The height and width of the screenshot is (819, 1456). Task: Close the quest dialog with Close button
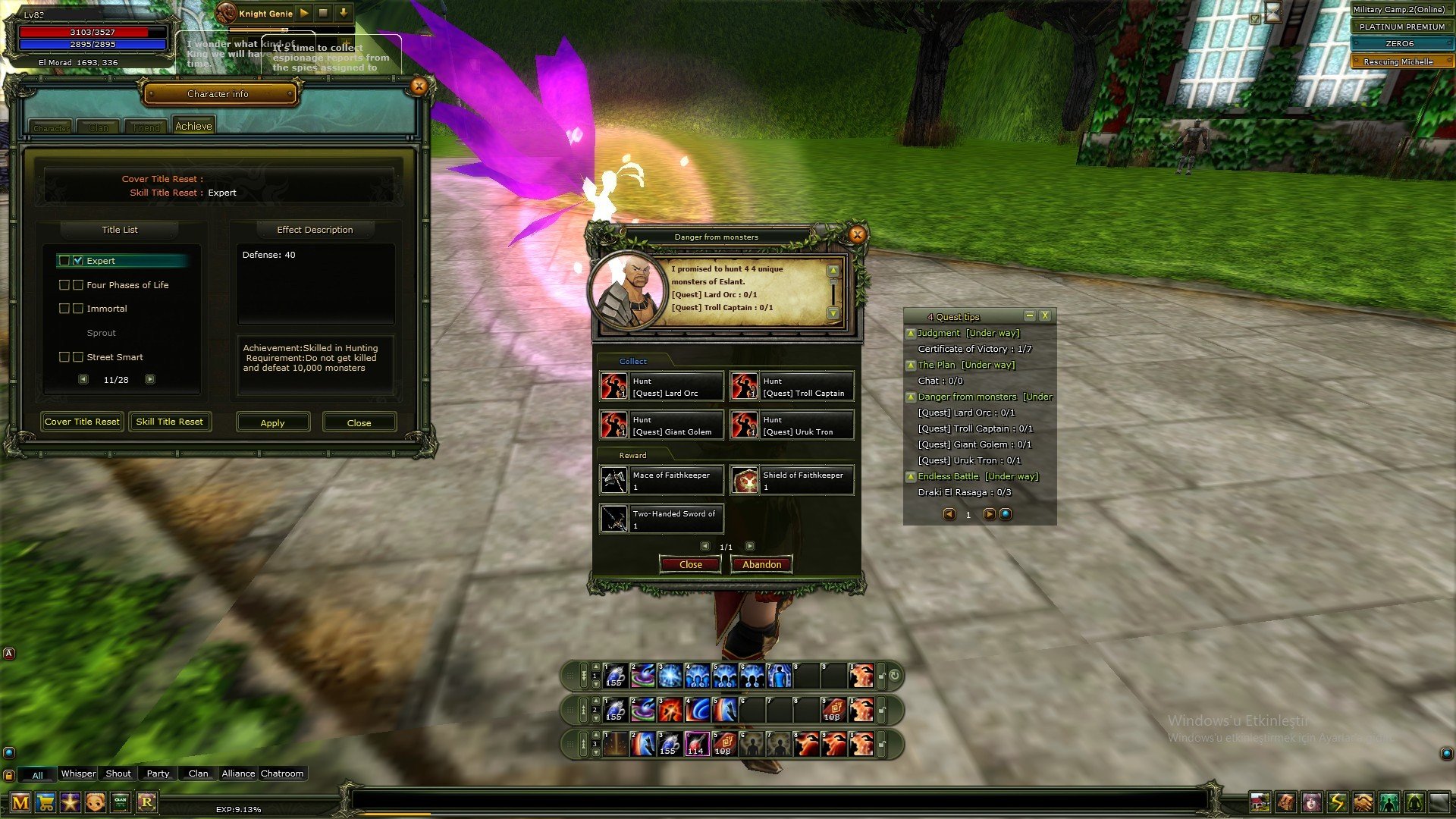click(x=690, y=564)
